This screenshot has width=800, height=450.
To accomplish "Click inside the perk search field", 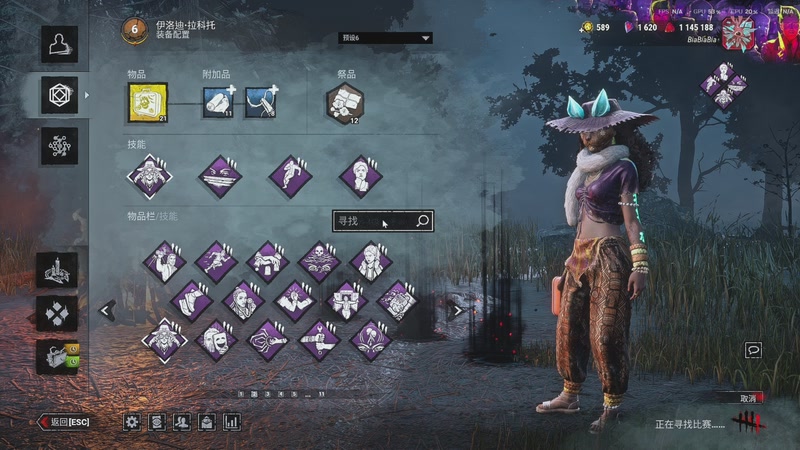I will tap(372, 221).
